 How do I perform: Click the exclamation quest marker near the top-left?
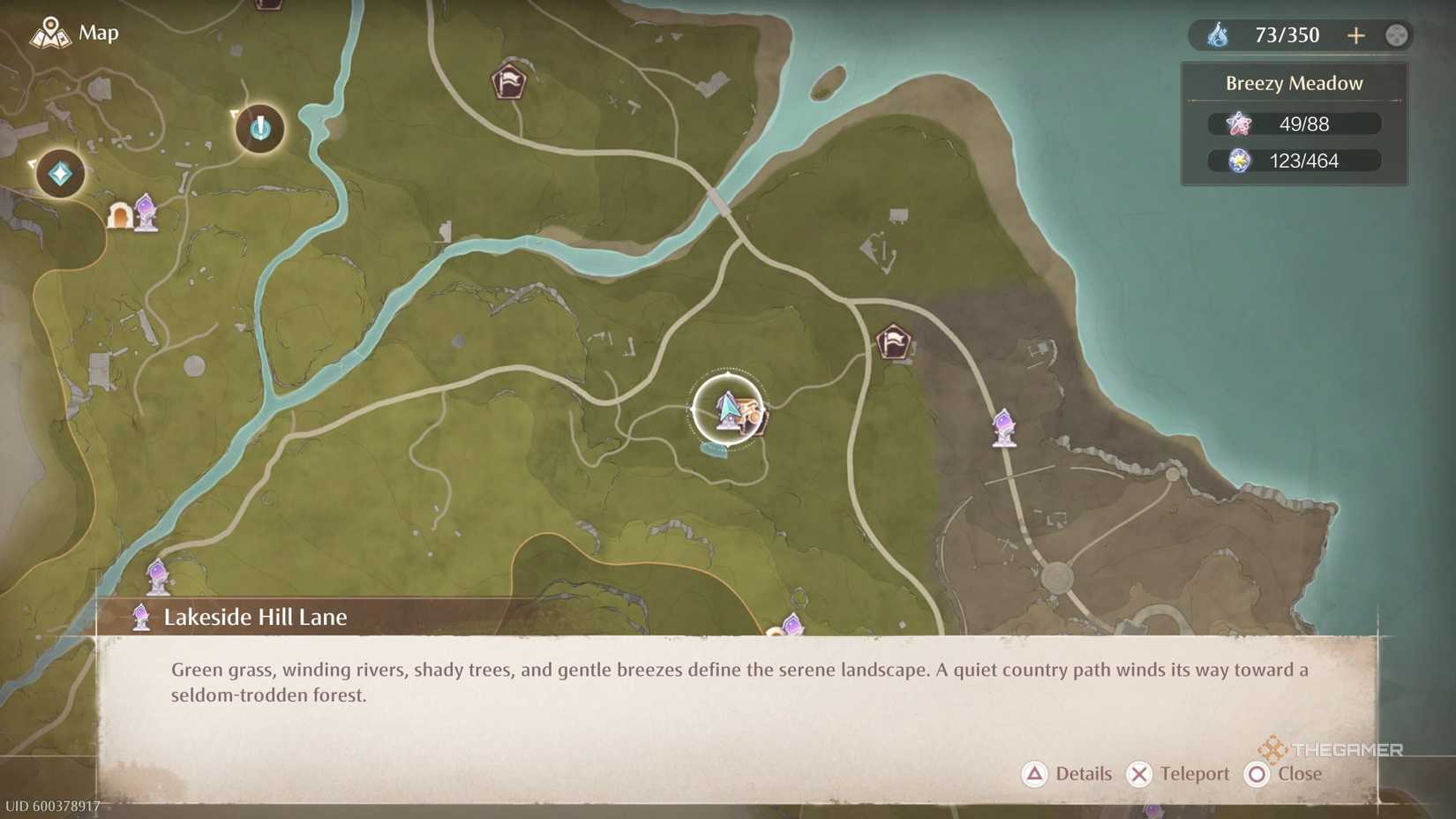click(x=259, y=129)
